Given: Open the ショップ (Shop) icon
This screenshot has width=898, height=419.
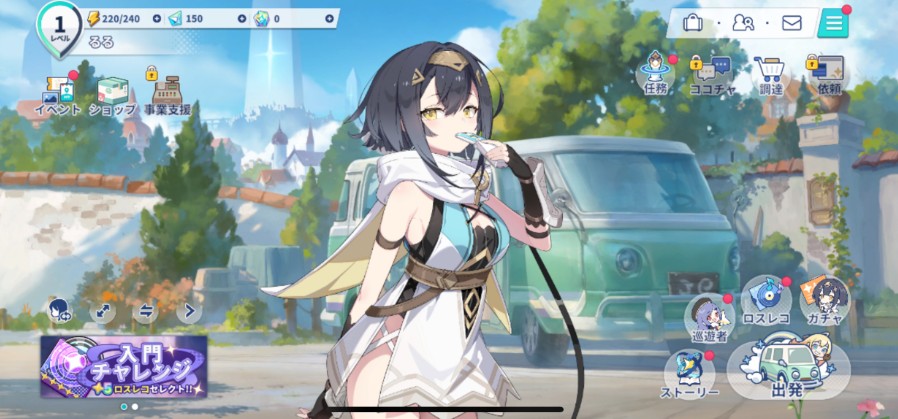Looking at the screenshot, I should [112, 93].
